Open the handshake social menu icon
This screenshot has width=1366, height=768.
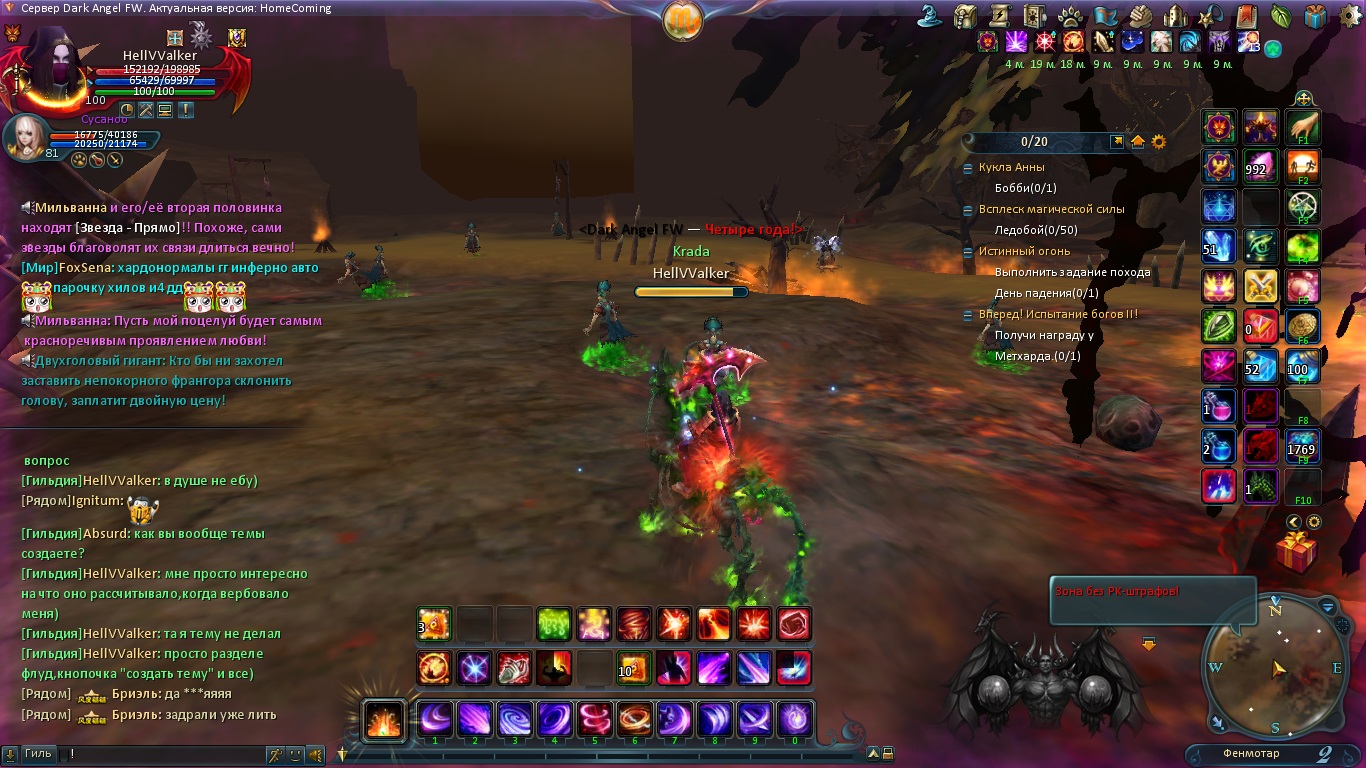click(x=1141, y=16)
